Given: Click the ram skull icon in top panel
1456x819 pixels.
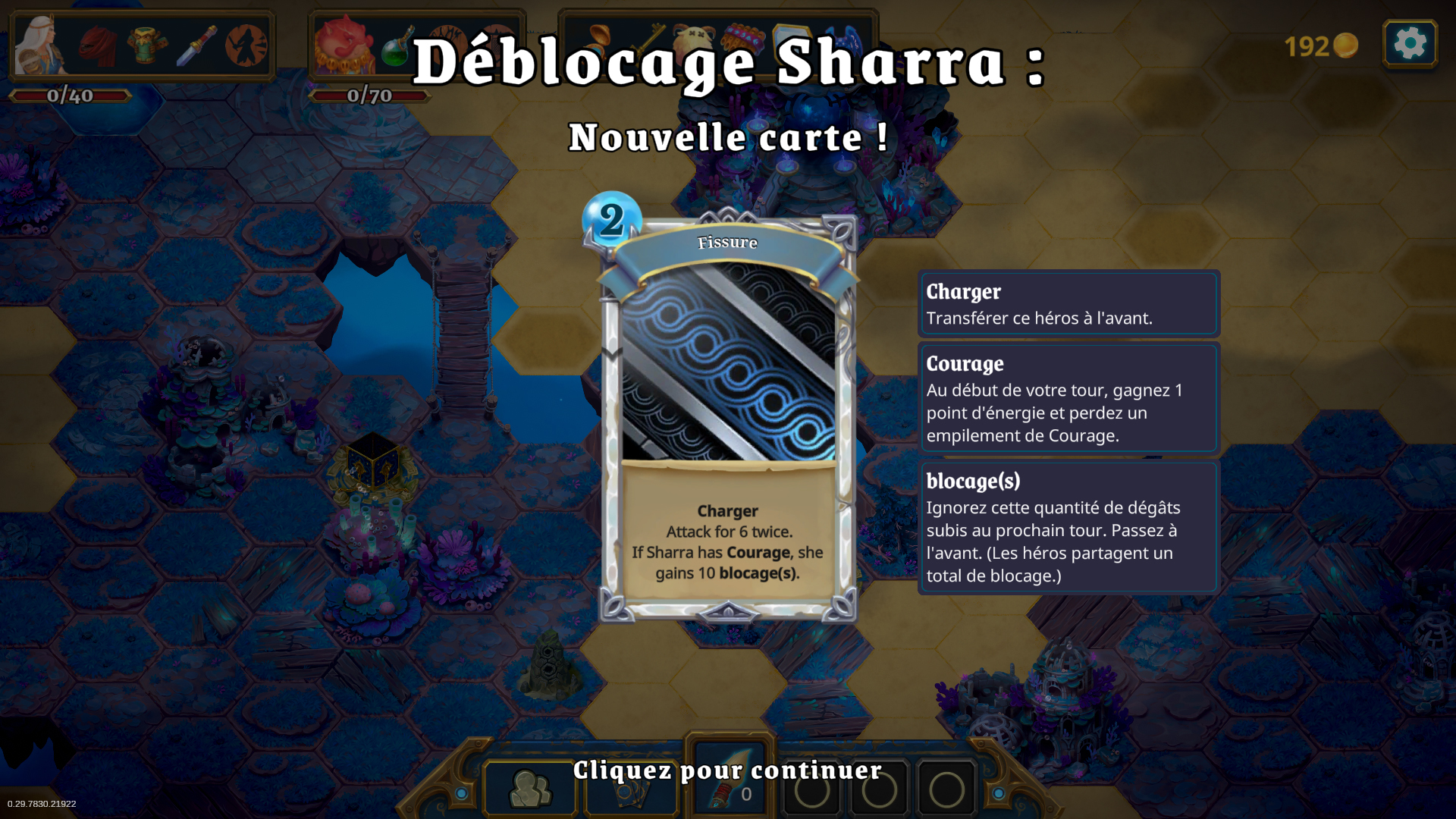Looking at the screenshot, I should (695, 36).
